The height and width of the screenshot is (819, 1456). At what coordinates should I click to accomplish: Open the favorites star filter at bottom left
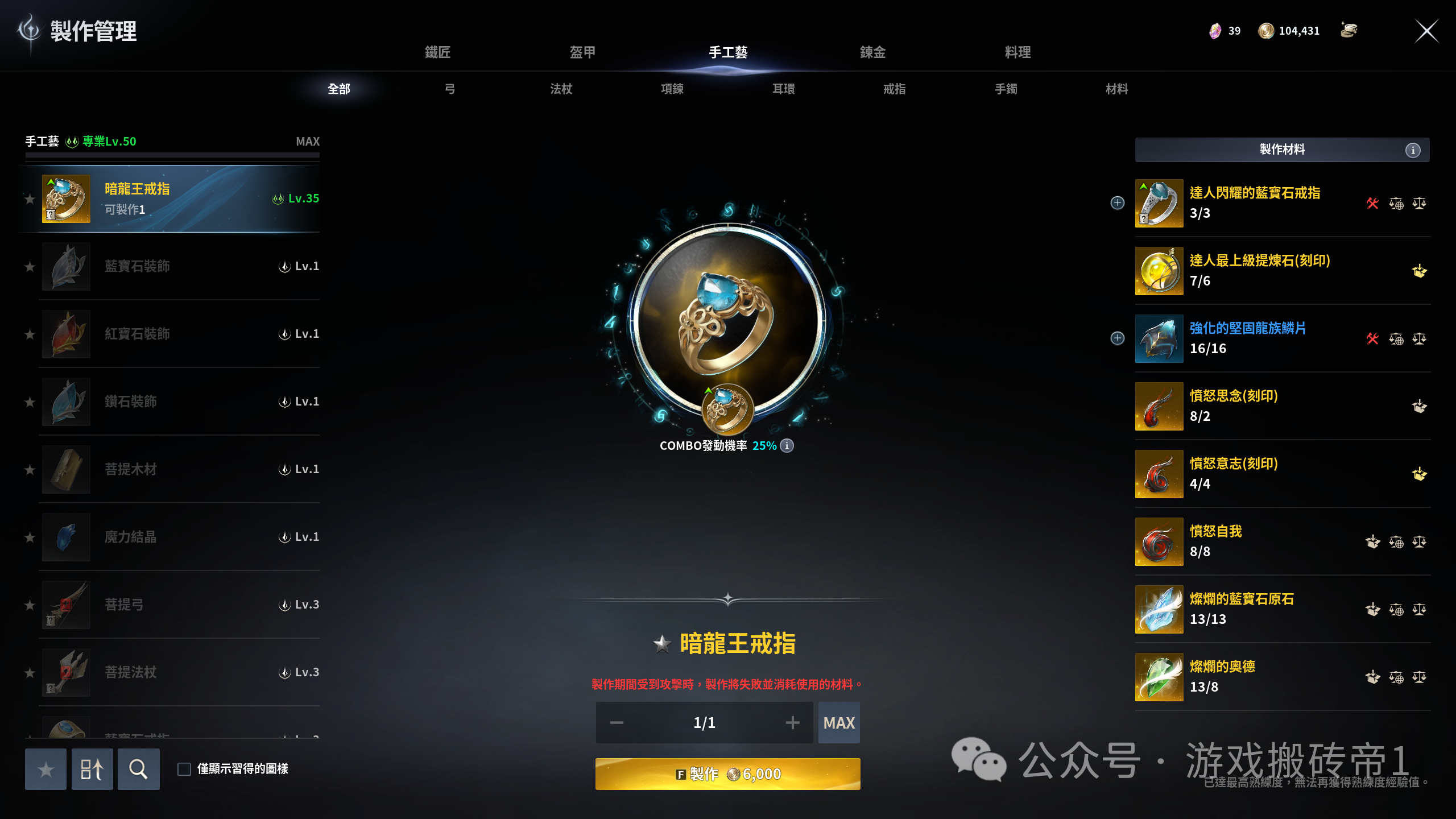click(45, 769)
